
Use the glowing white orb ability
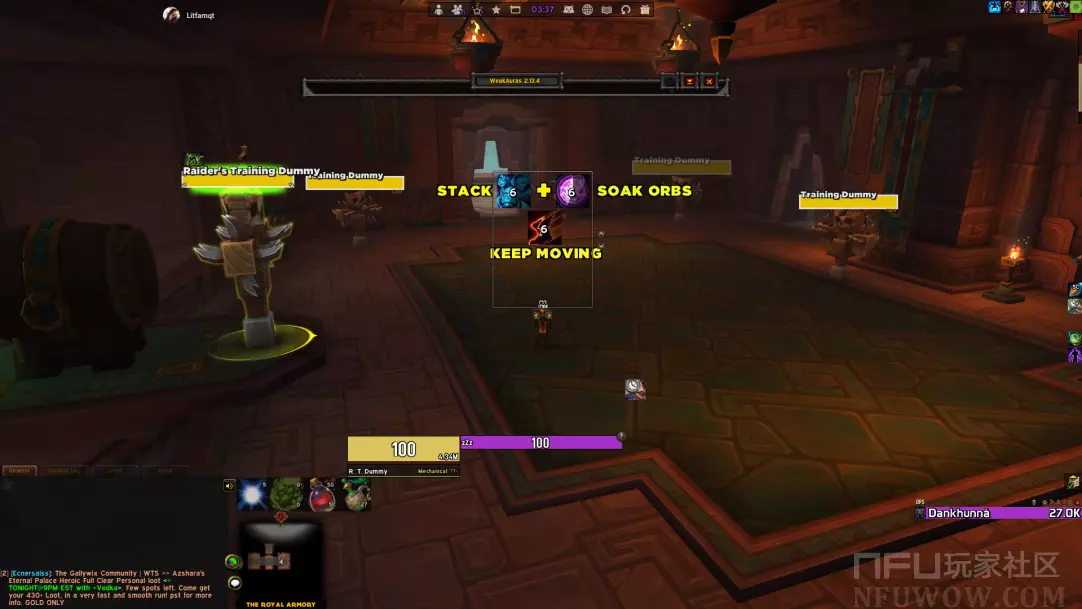(253, 494)
